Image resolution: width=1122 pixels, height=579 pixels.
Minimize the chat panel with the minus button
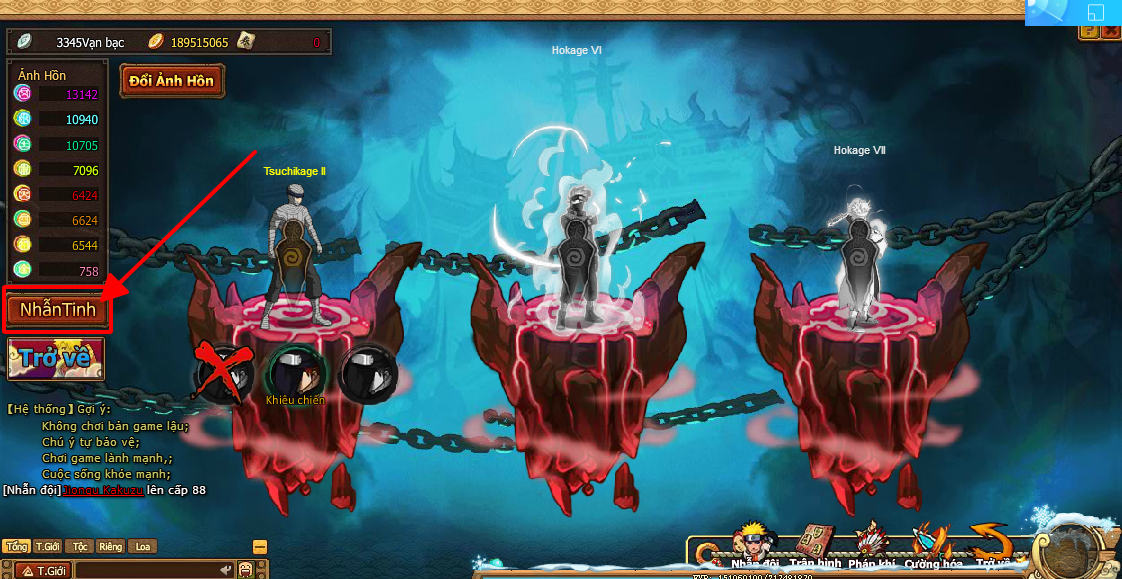[x=260, y=547]
